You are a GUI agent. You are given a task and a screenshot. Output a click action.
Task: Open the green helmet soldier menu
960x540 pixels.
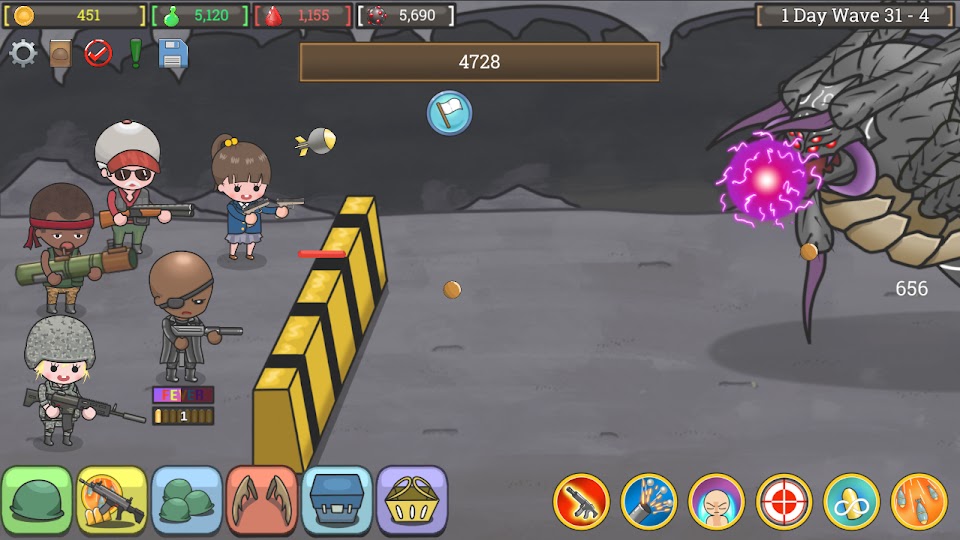(x=37, y=499)
